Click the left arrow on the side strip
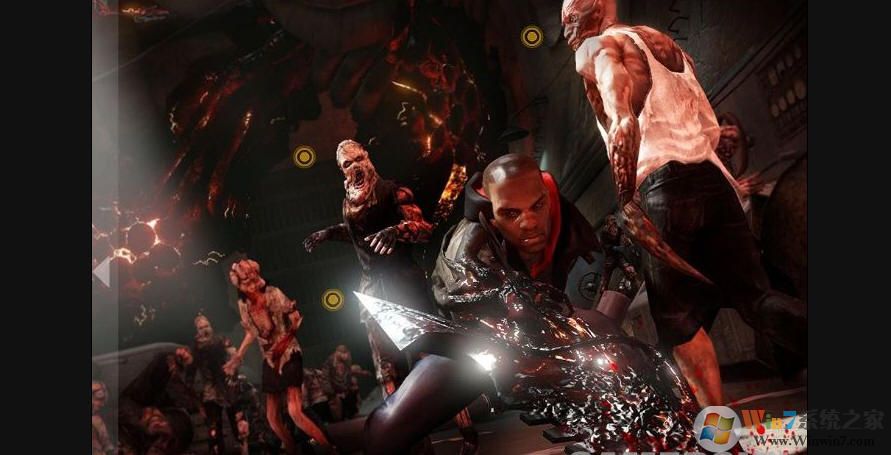The width and height of the screenshot is (891, 455). [102, 271]
